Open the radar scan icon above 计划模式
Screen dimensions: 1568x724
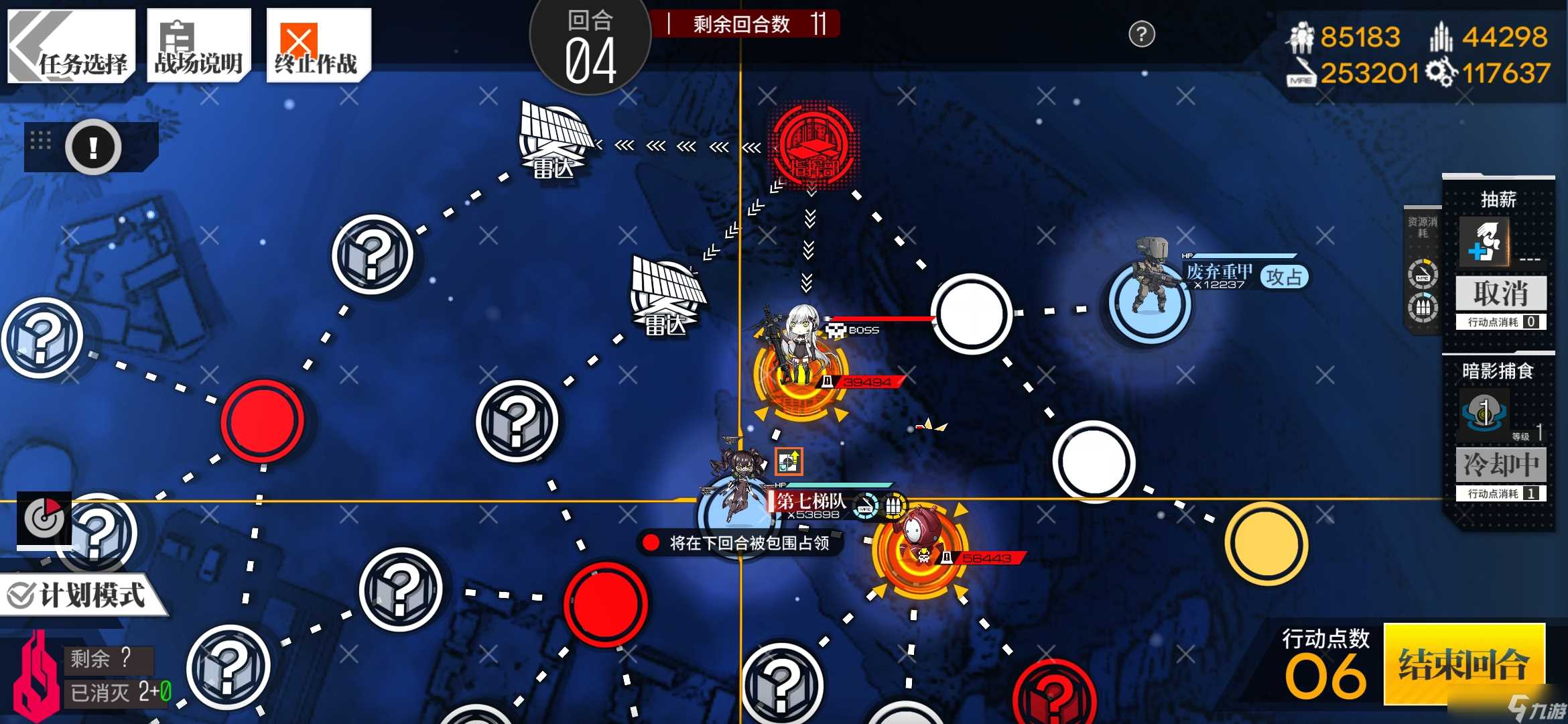click(44, 518)
